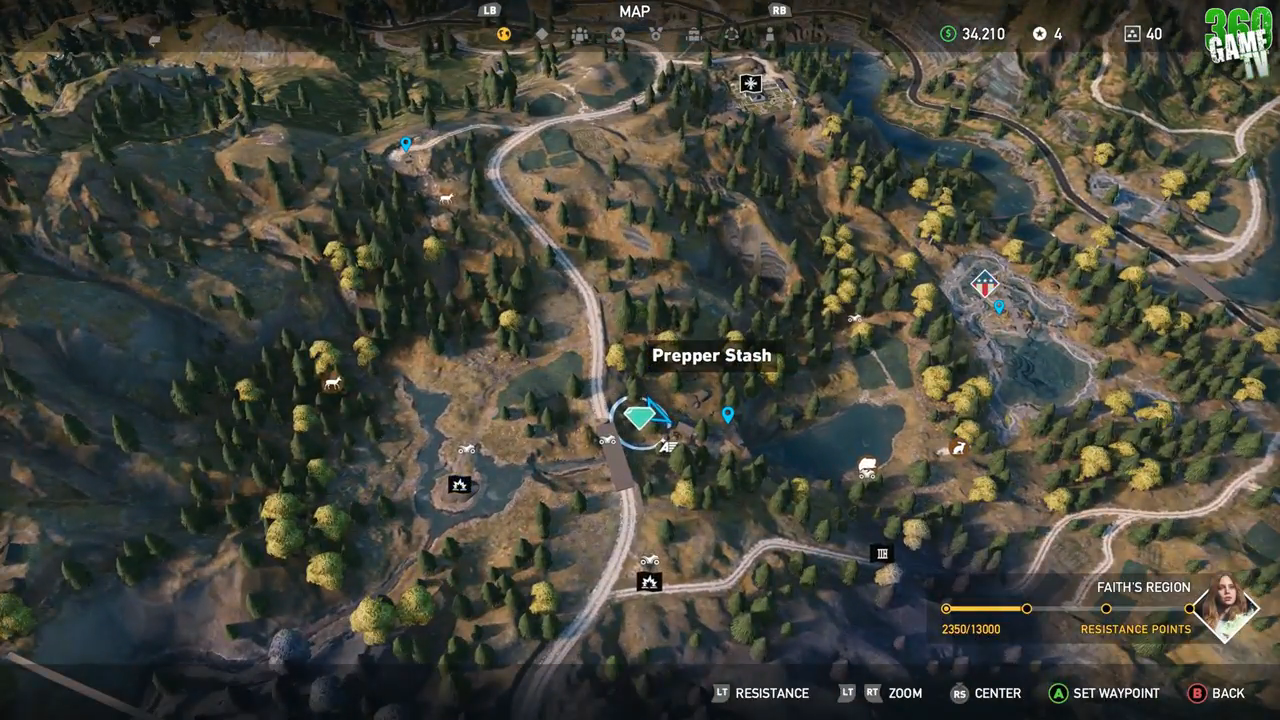1280x720 pixels.
Task: Switch to the MAP tab
Action: coord(634,12)
